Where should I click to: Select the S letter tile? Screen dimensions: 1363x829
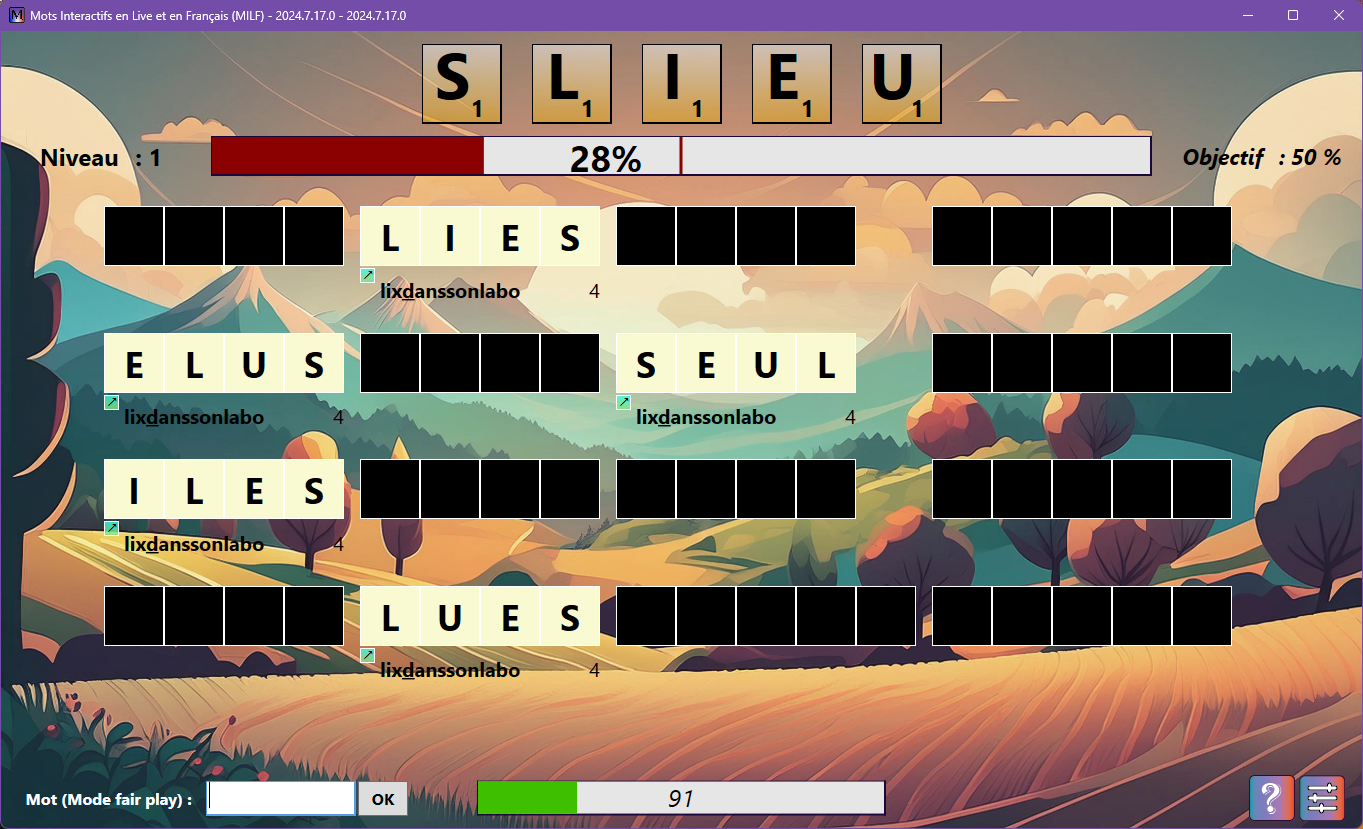[x=461, y=85]
